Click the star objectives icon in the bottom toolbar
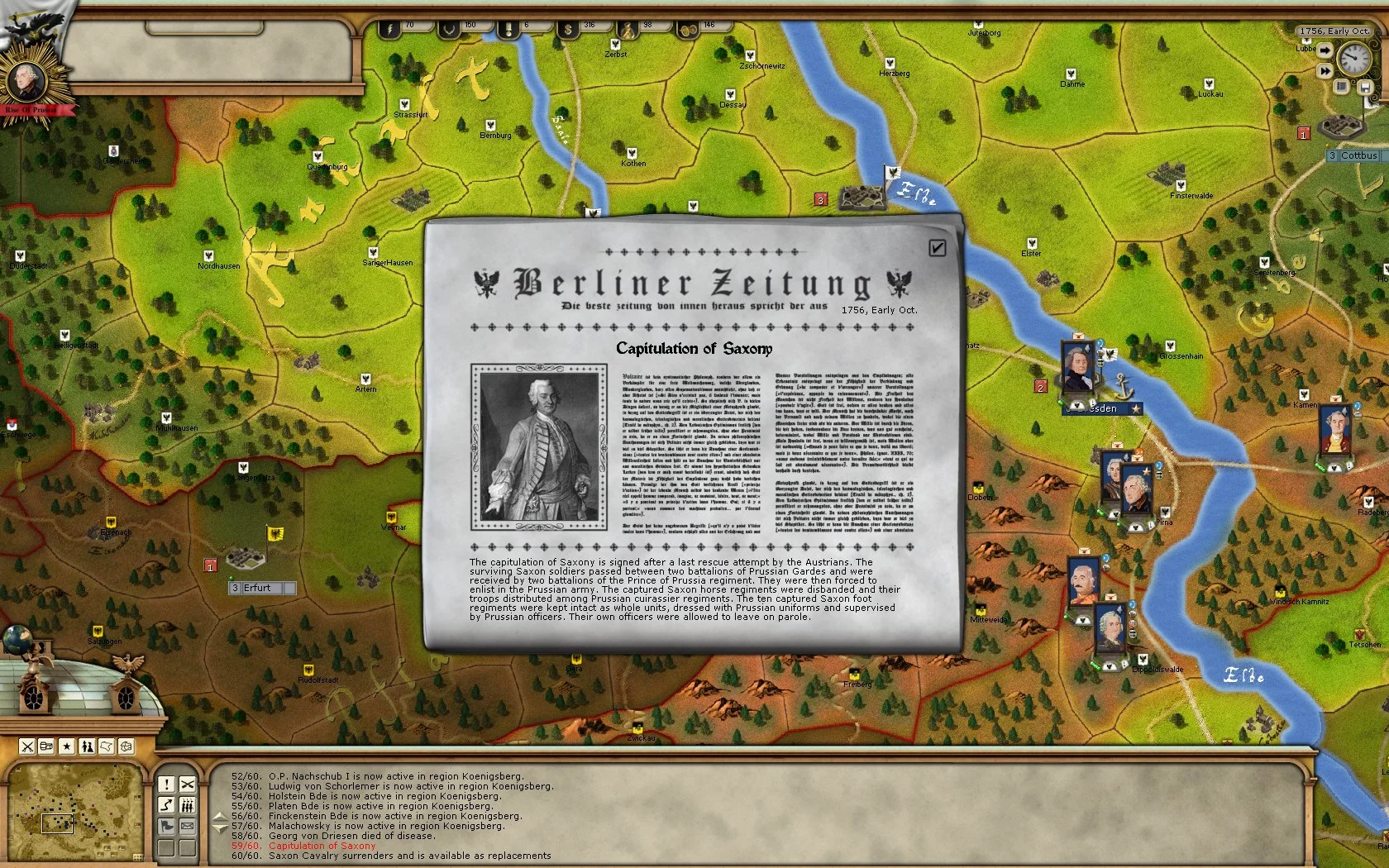 pos(66,746)
